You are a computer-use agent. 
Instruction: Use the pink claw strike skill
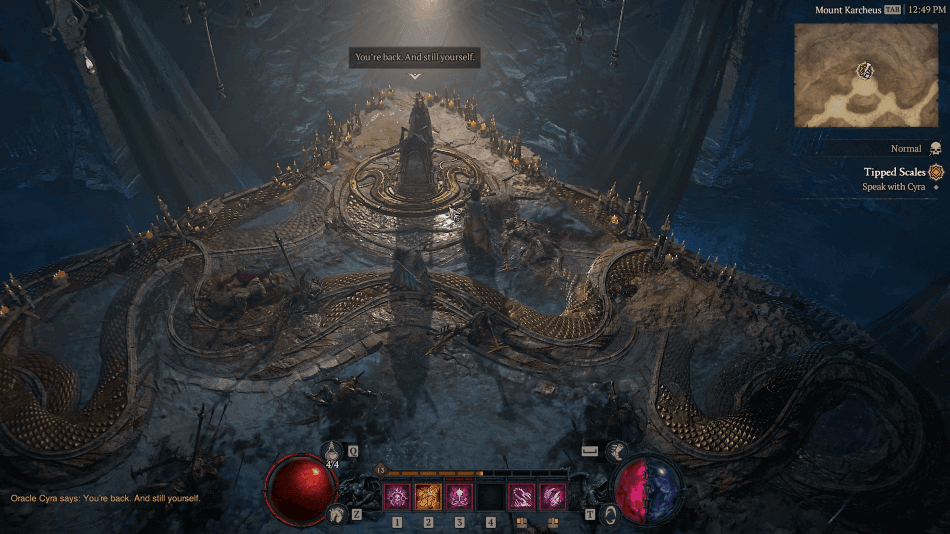point(521,496)
